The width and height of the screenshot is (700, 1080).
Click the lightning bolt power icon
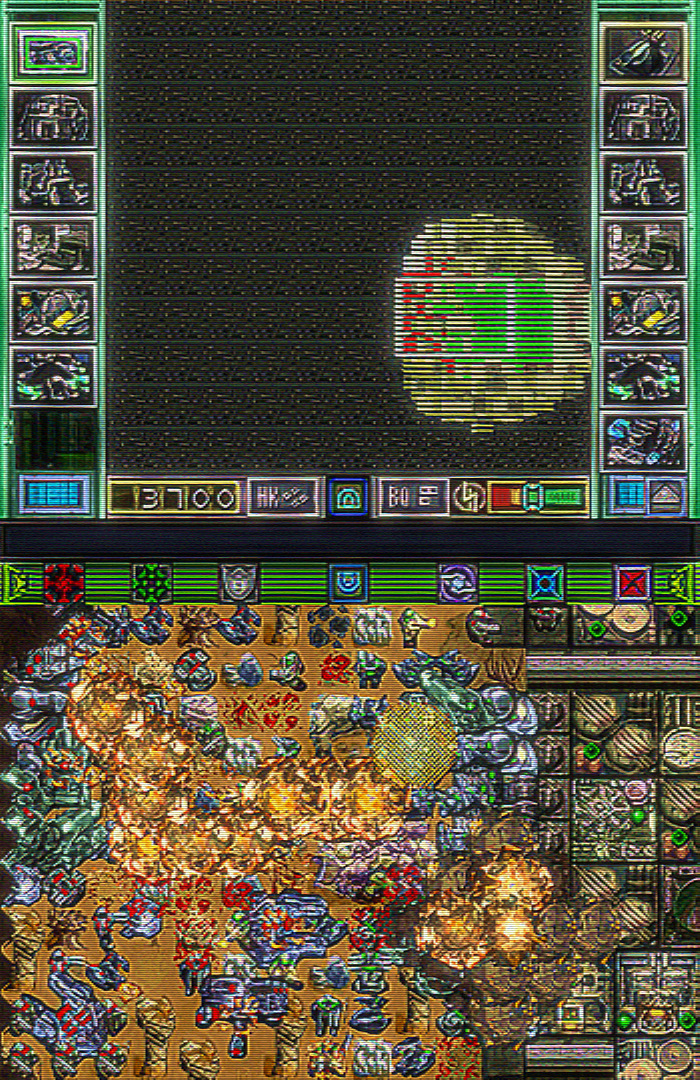pos(468,496)
